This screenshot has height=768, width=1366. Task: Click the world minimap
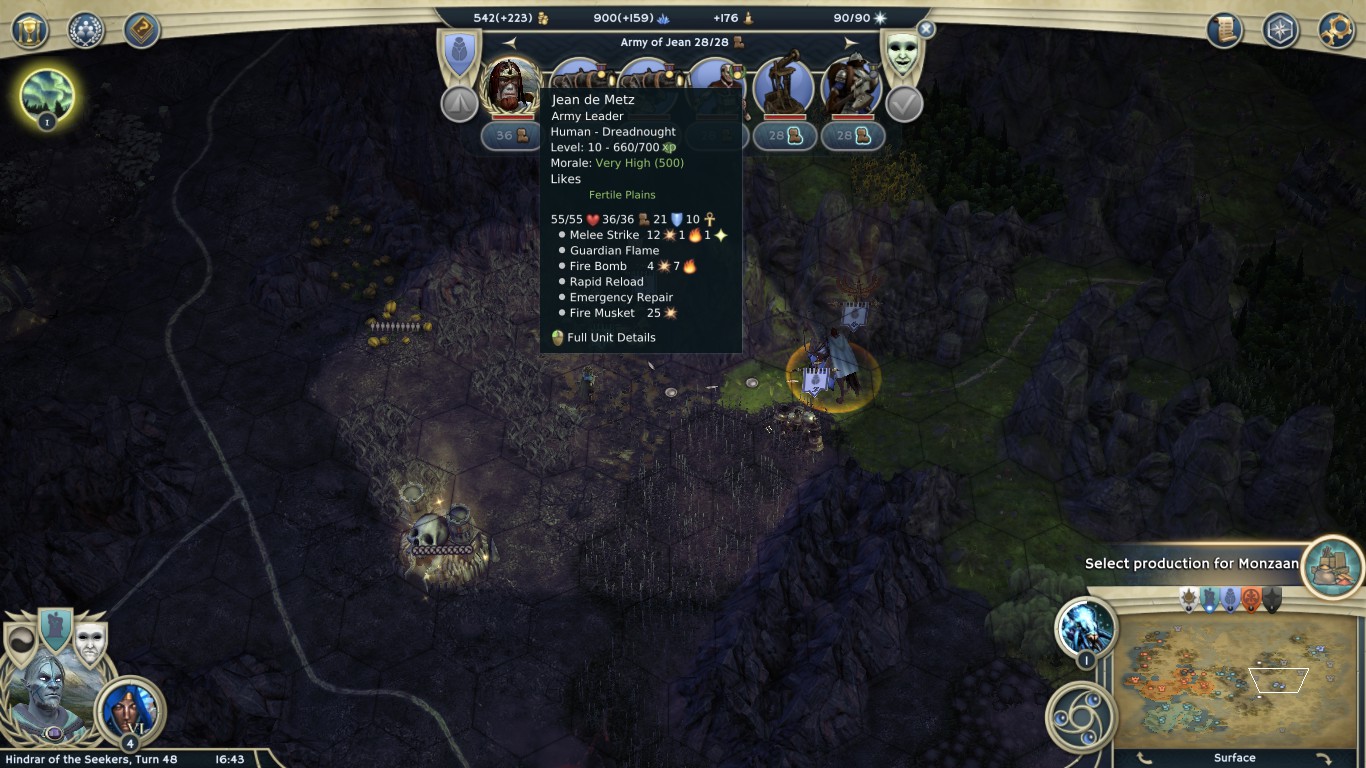(x=1240, y=680)
